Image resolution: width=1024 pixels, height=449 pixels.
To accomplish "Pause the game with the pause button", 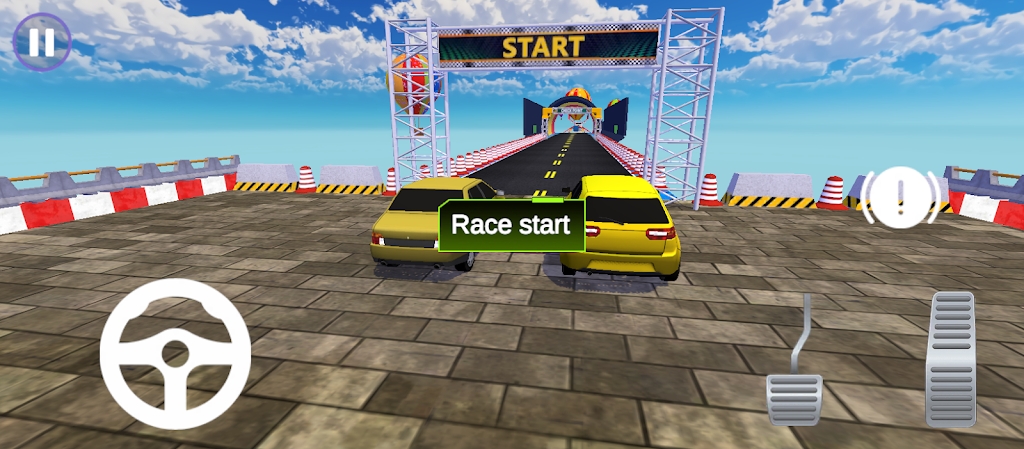I will coord(41,42).
